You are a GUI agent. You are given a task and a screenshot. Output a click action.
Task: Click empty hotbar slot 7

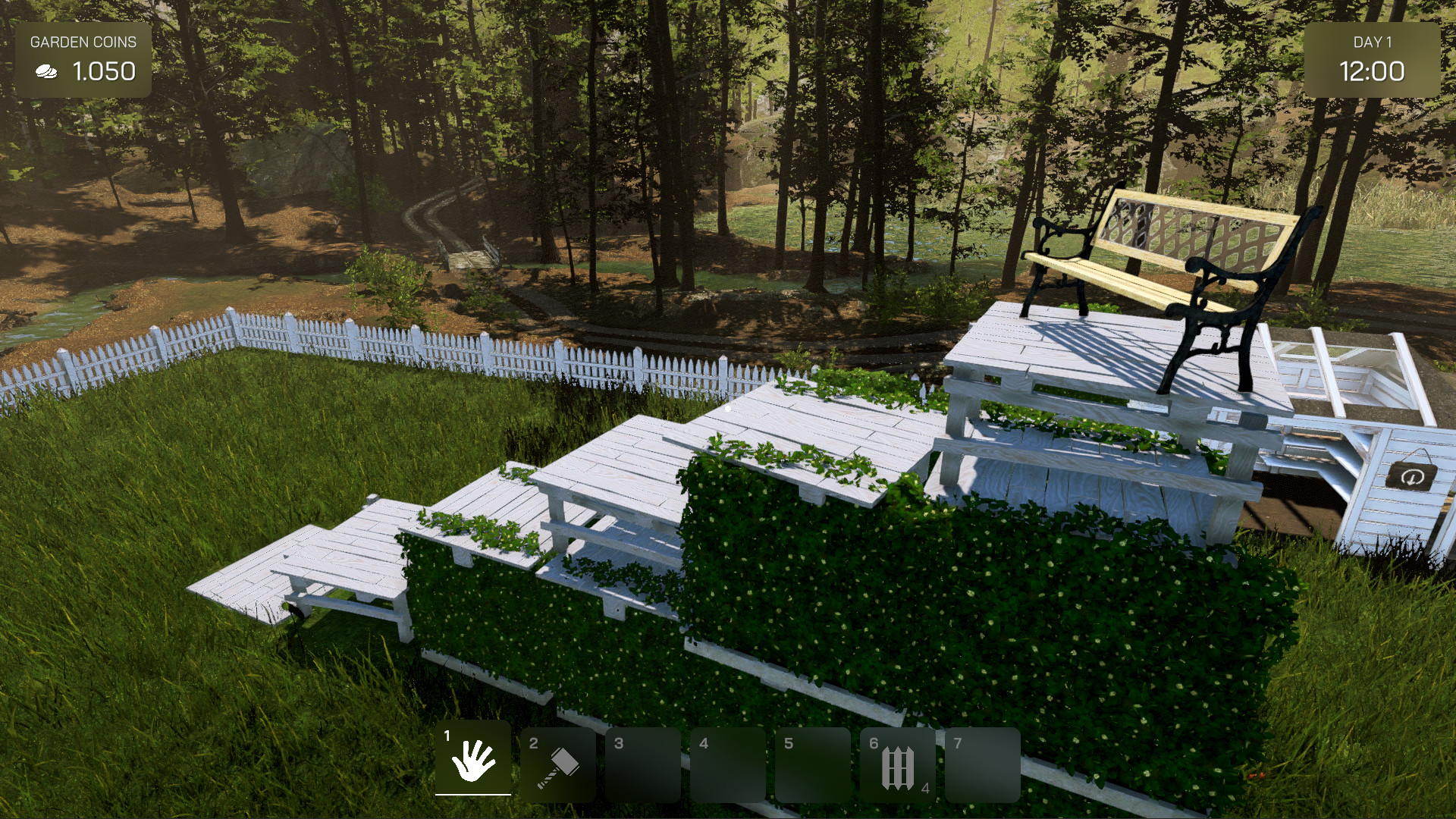coord(983,764)
